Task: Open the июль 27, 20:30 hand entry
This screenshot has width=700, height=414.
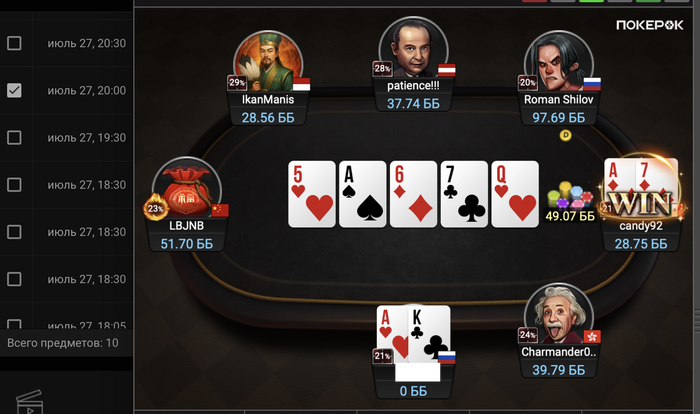Action: coord(87,43)
